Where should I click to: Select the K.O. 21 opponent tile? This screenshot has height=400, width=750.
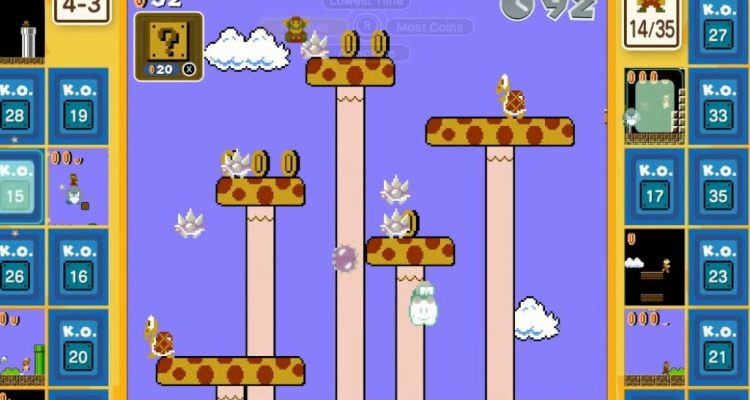click(717, 345)
